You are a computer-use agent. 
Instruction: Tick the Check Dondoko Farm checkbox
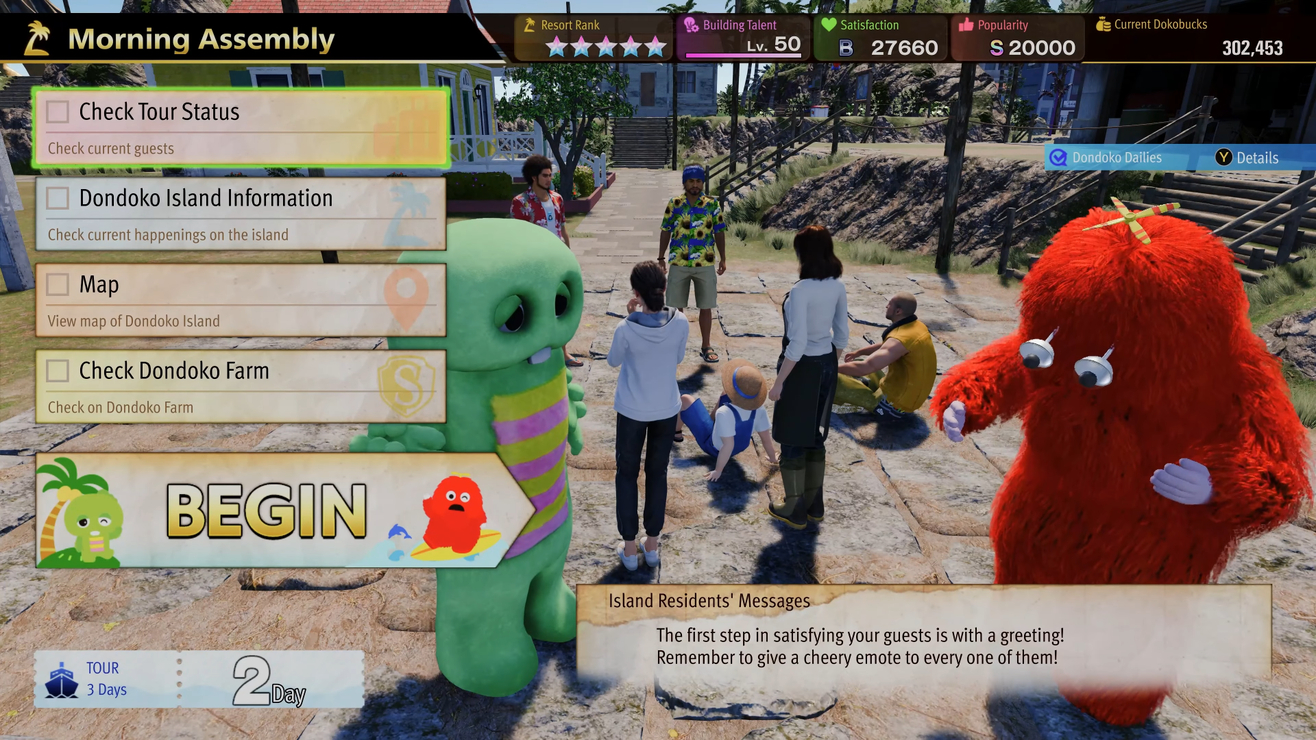58,371
